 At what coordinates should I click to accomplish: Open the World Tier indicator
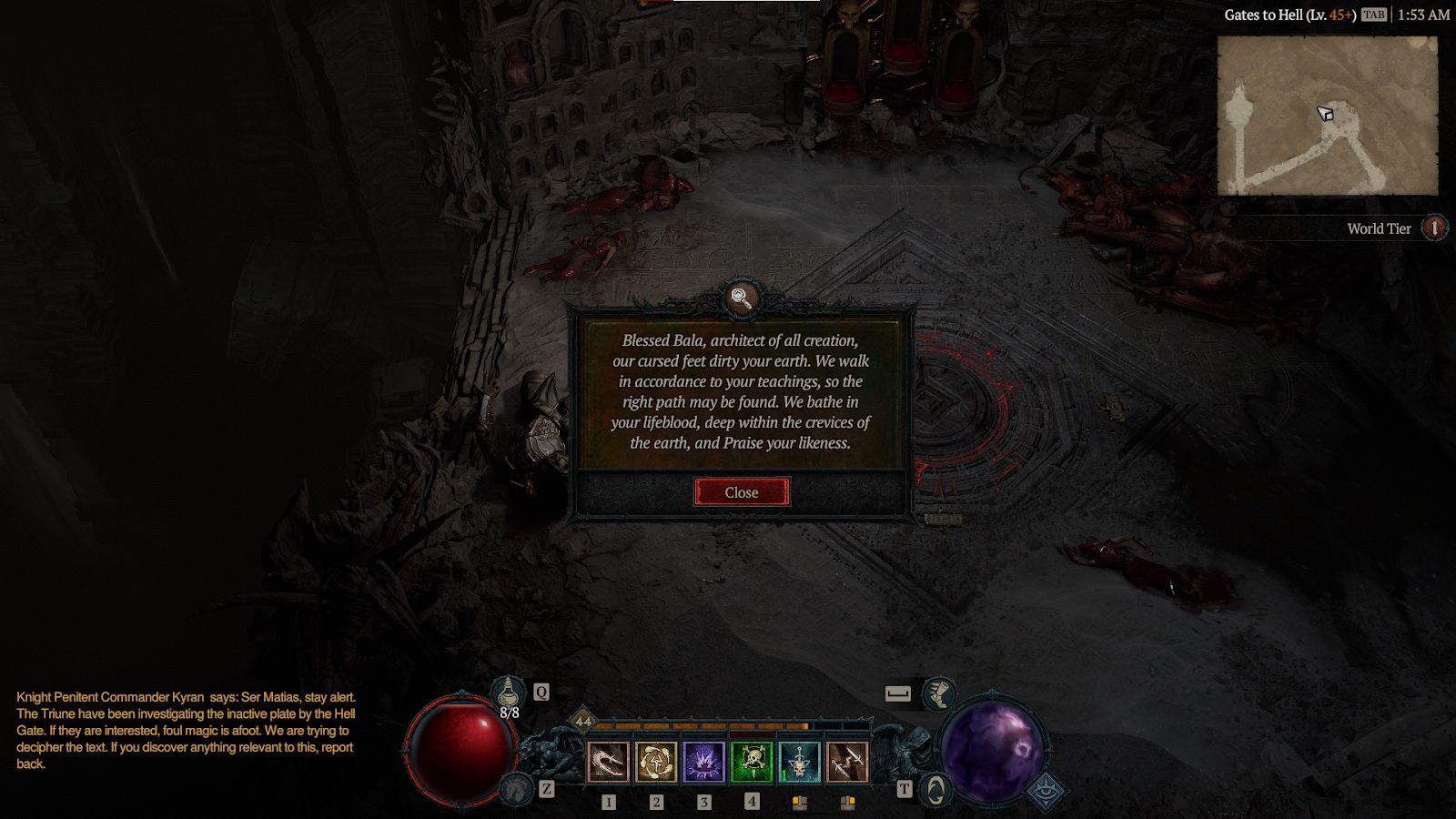coord(1434,228)
